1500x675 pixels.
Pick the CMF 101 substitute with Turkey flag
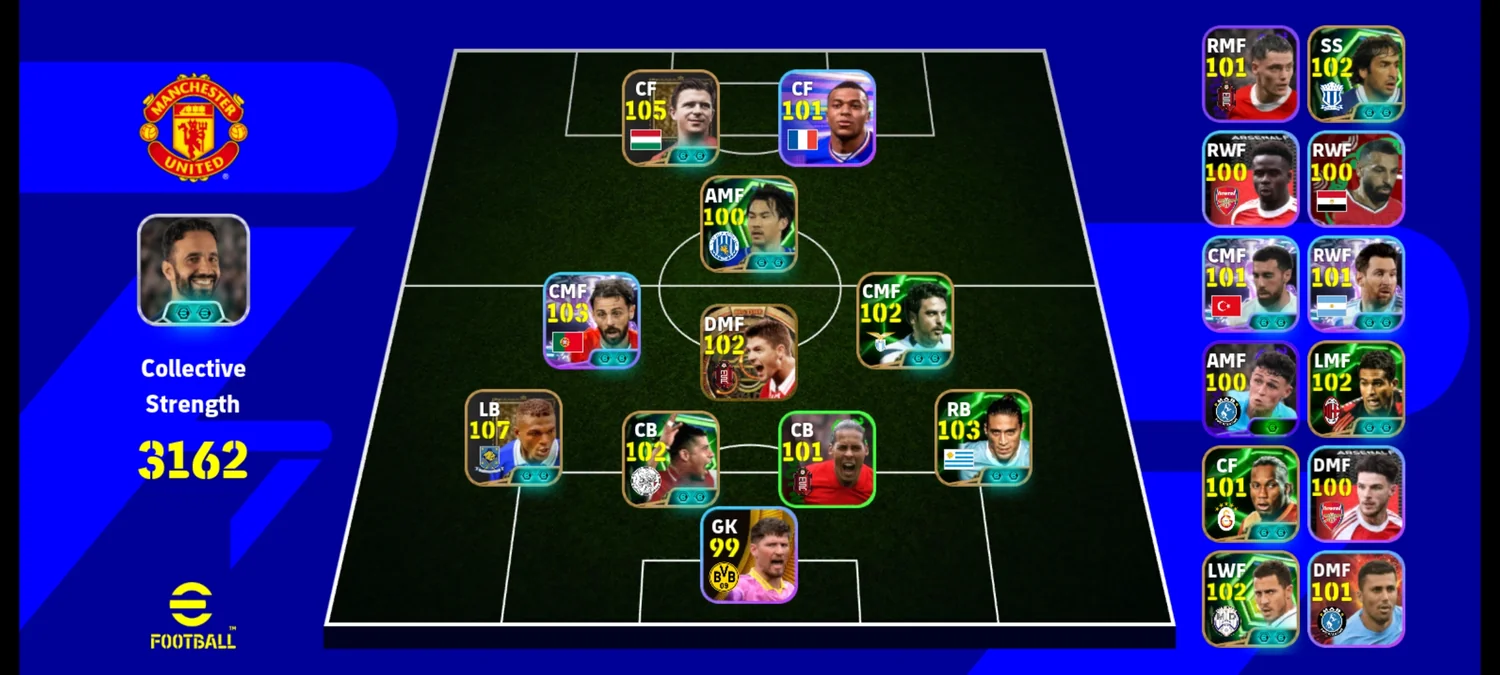click(1250, 284)
